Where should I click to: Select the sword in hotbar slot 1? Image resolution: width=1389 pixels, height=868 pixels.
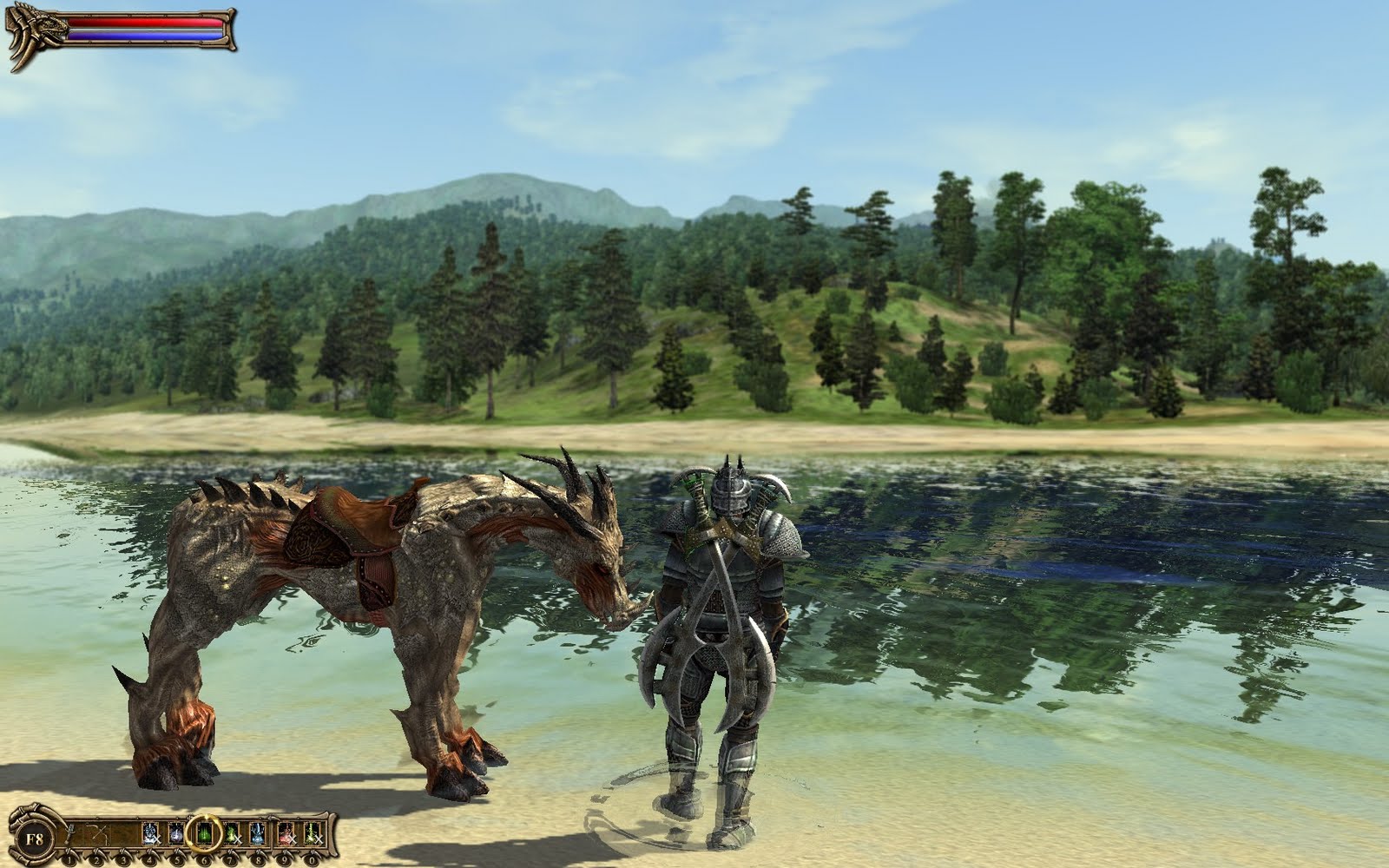point(69,831)
